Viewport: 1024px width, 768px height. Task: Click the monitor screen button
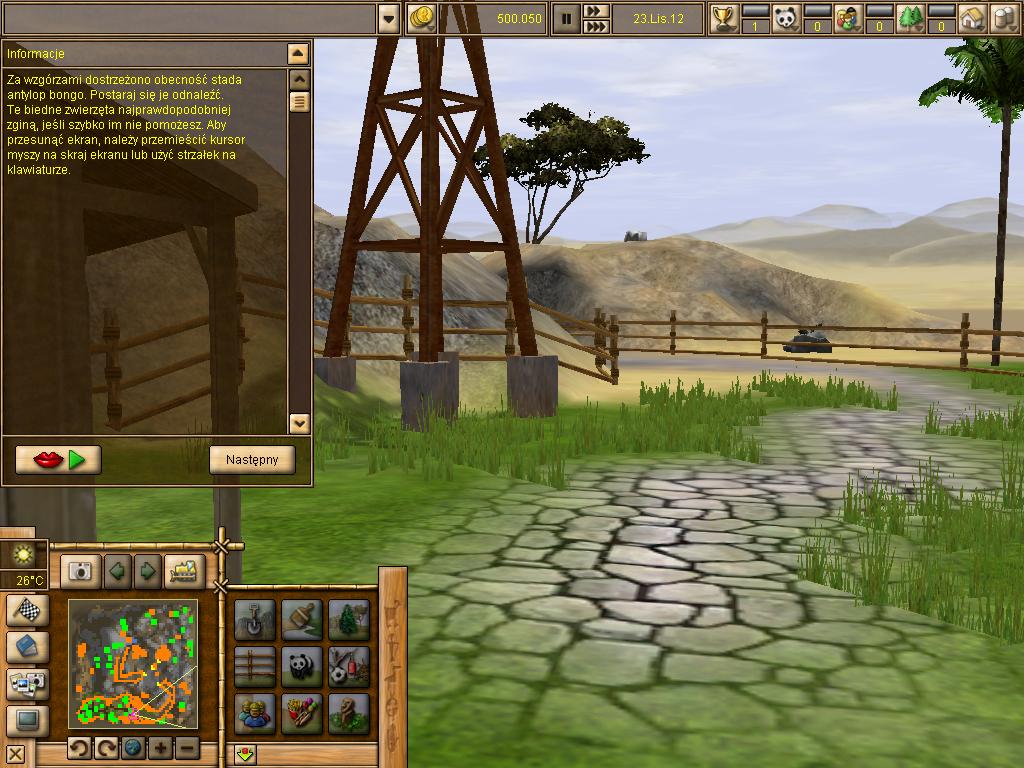click(28, 719)
